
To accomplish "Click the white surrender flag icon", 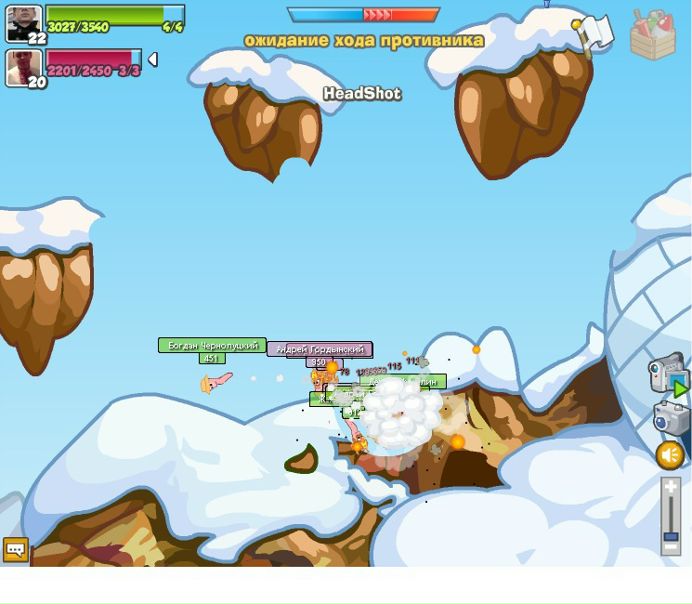I will (594, 31).
